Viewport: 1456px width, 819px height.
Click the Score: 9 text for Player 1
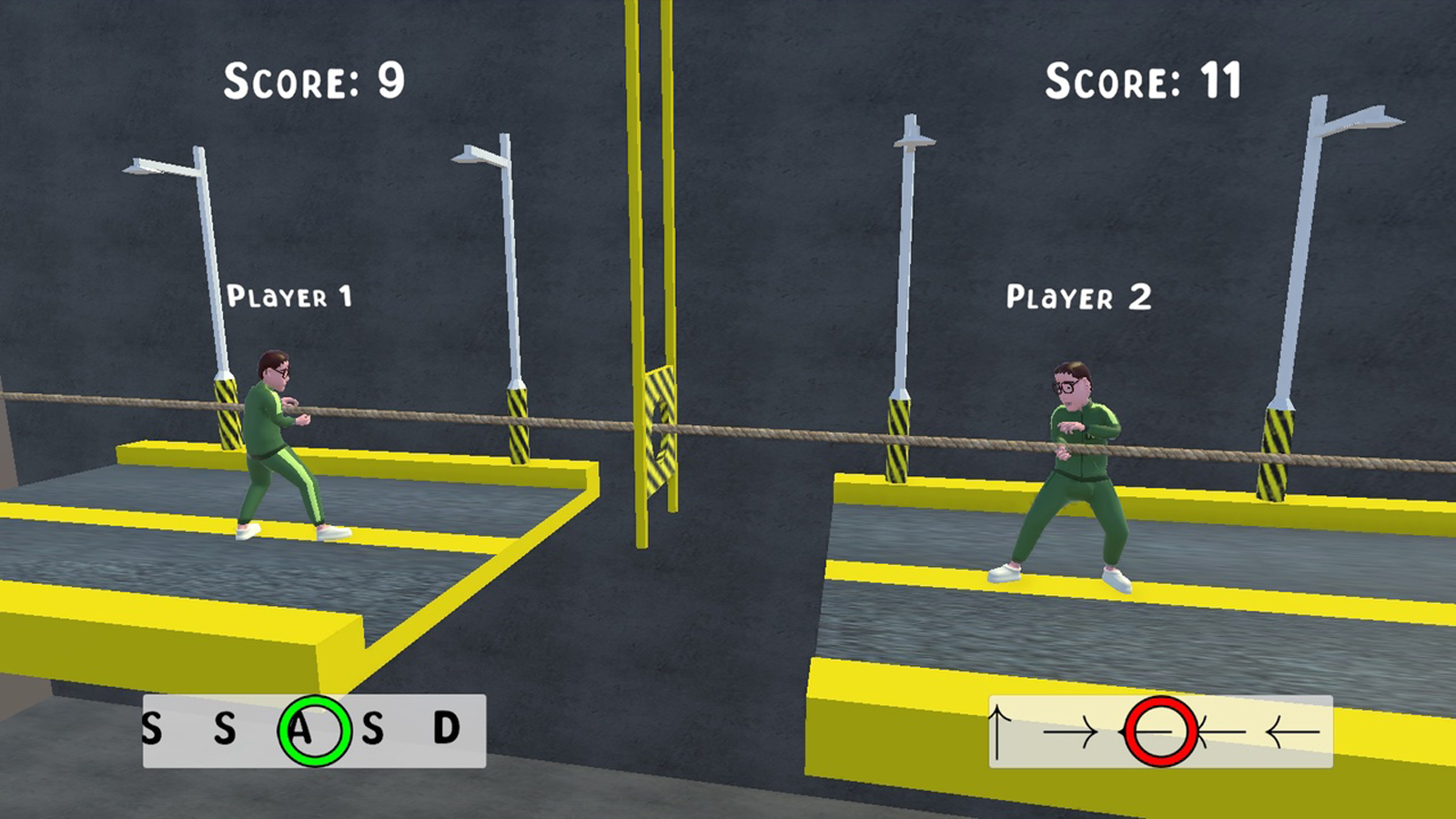pos(315,80)
